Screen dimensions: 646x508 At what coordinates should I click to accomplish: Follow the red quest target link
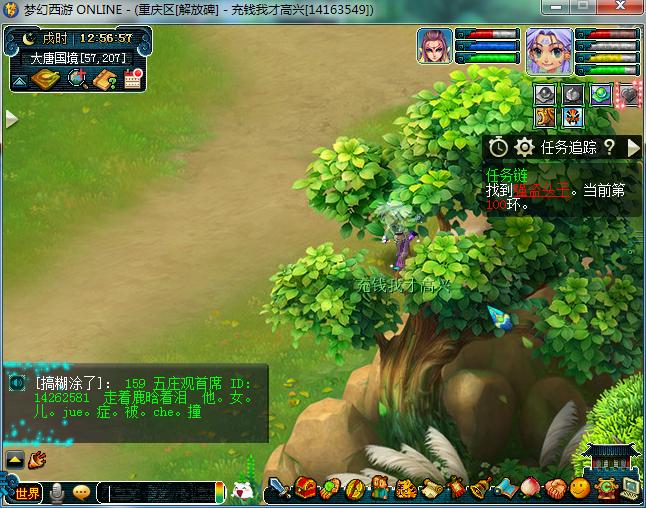pos(541,190)
